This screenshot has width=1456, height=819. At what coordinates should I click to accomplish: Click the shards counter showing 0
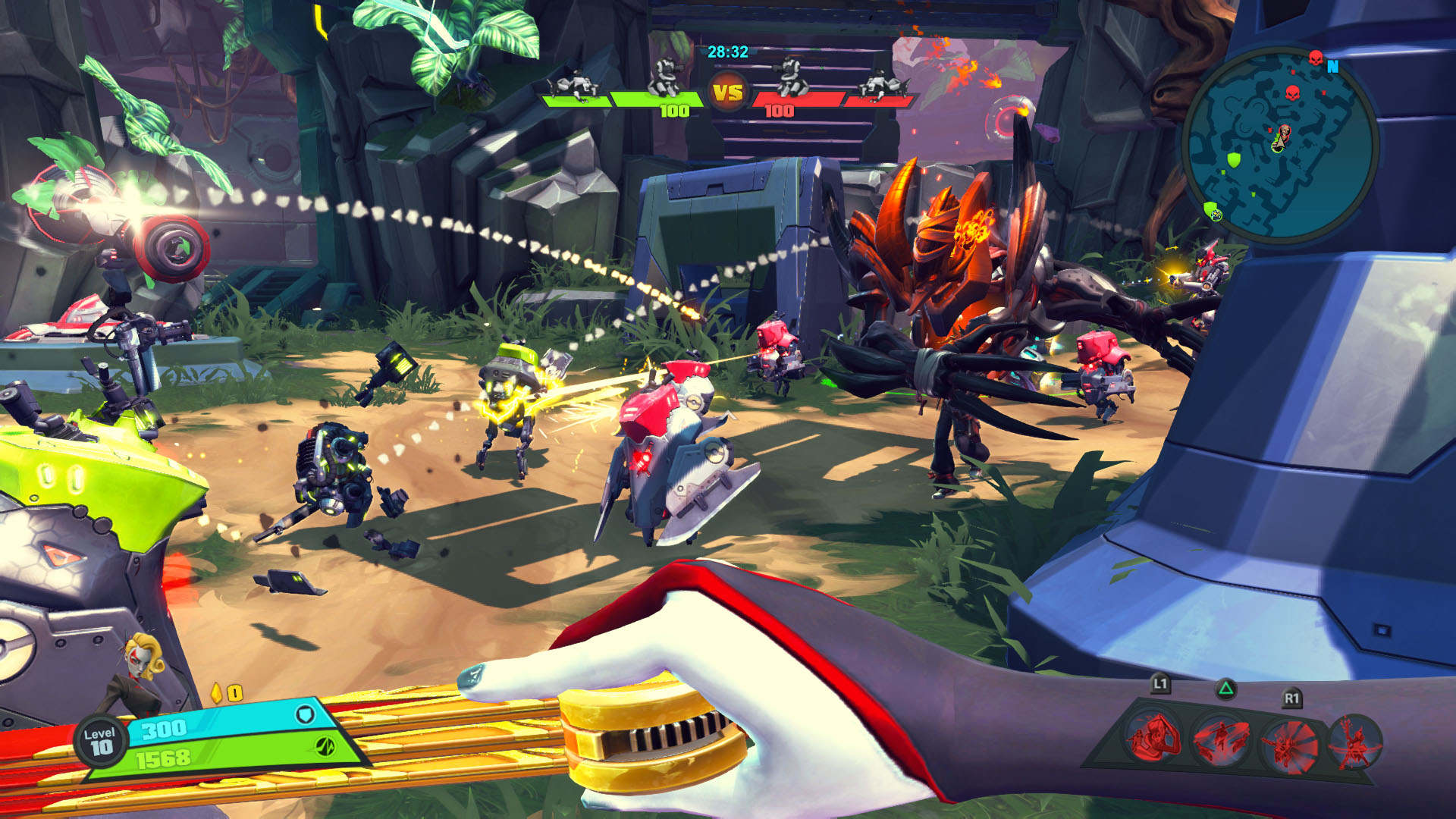pos(234,692)
